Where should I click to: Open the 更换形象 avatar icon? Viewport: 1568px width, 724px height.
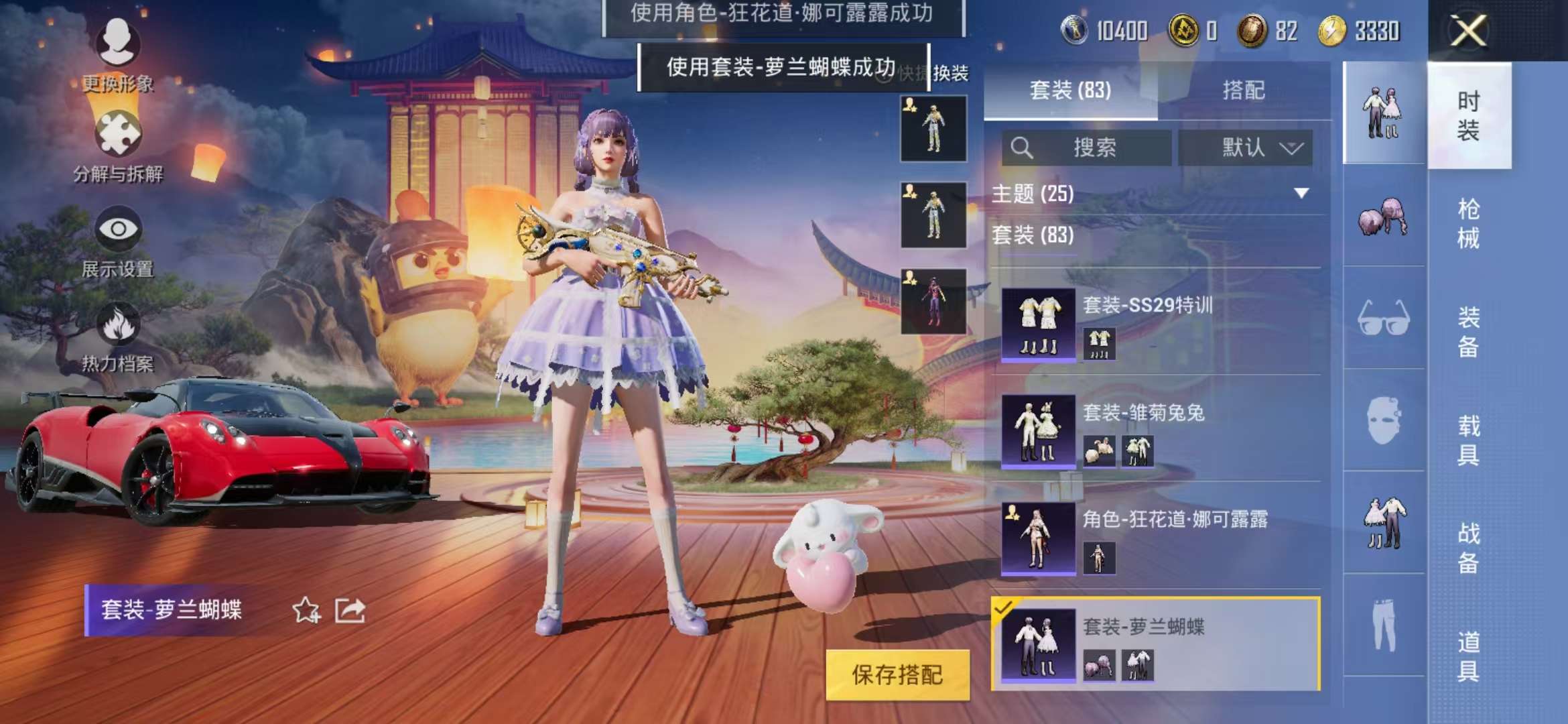click(117, 40)
